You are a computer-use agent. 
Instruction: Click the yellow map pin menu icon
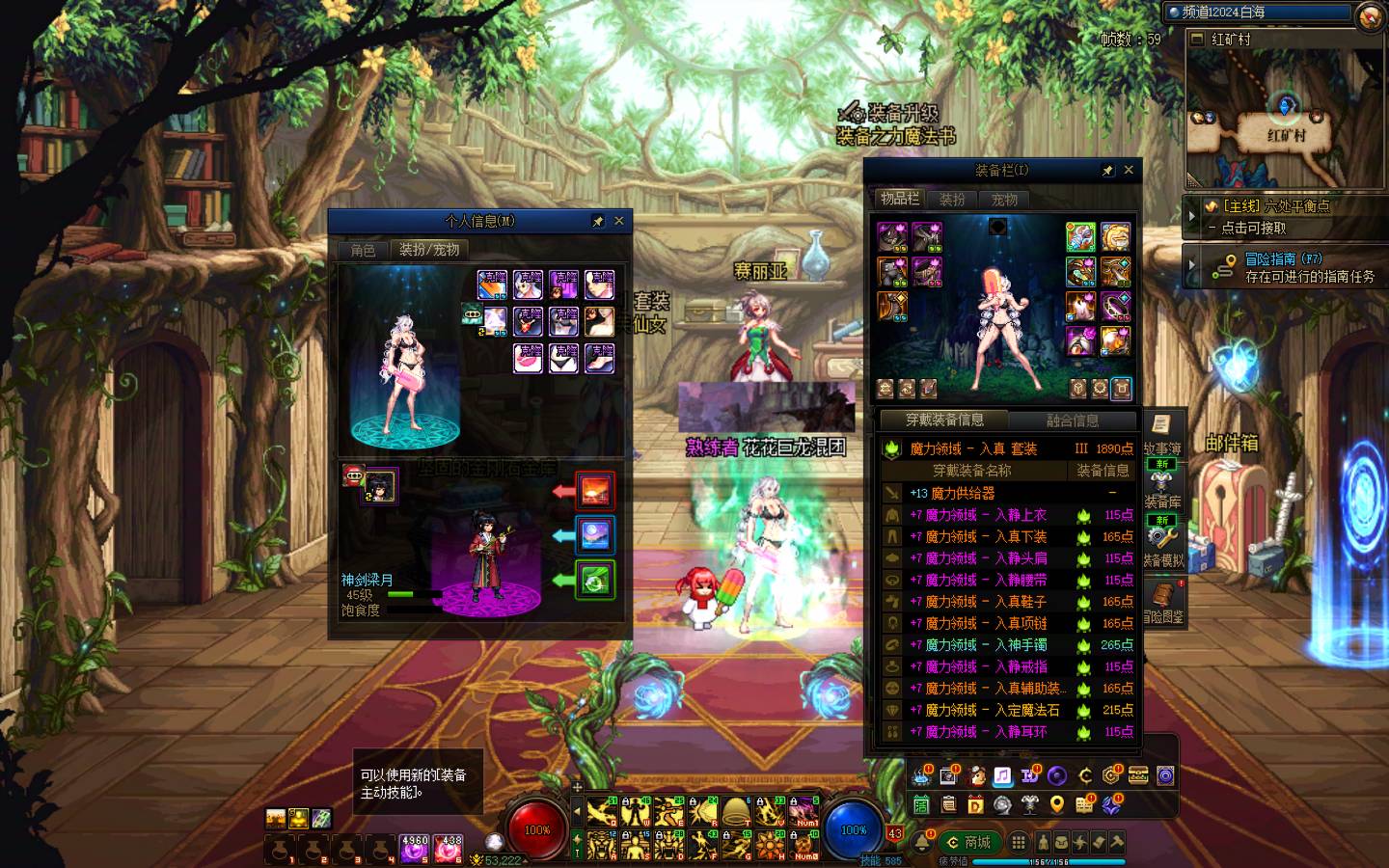tap(1058, 804)
